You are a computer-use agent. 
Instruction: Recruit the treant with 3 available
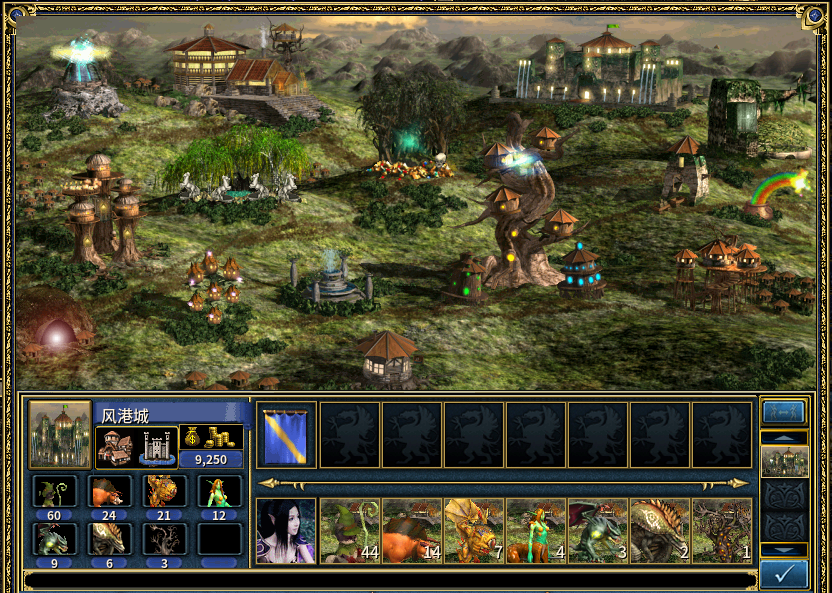(x=164, y=539)
